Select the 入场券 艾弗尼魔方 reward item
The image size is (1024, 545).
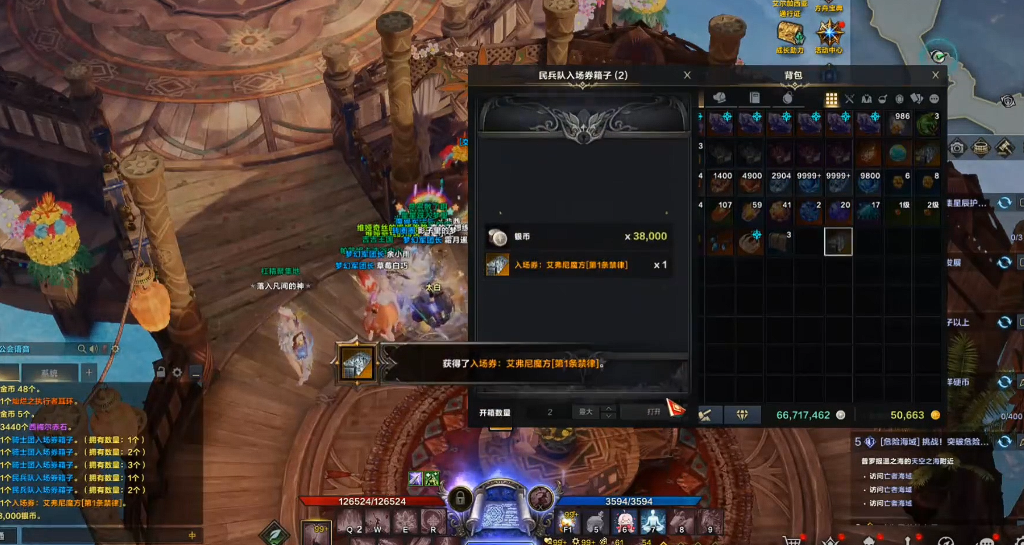pyautogui.click(x=498, y=265)
